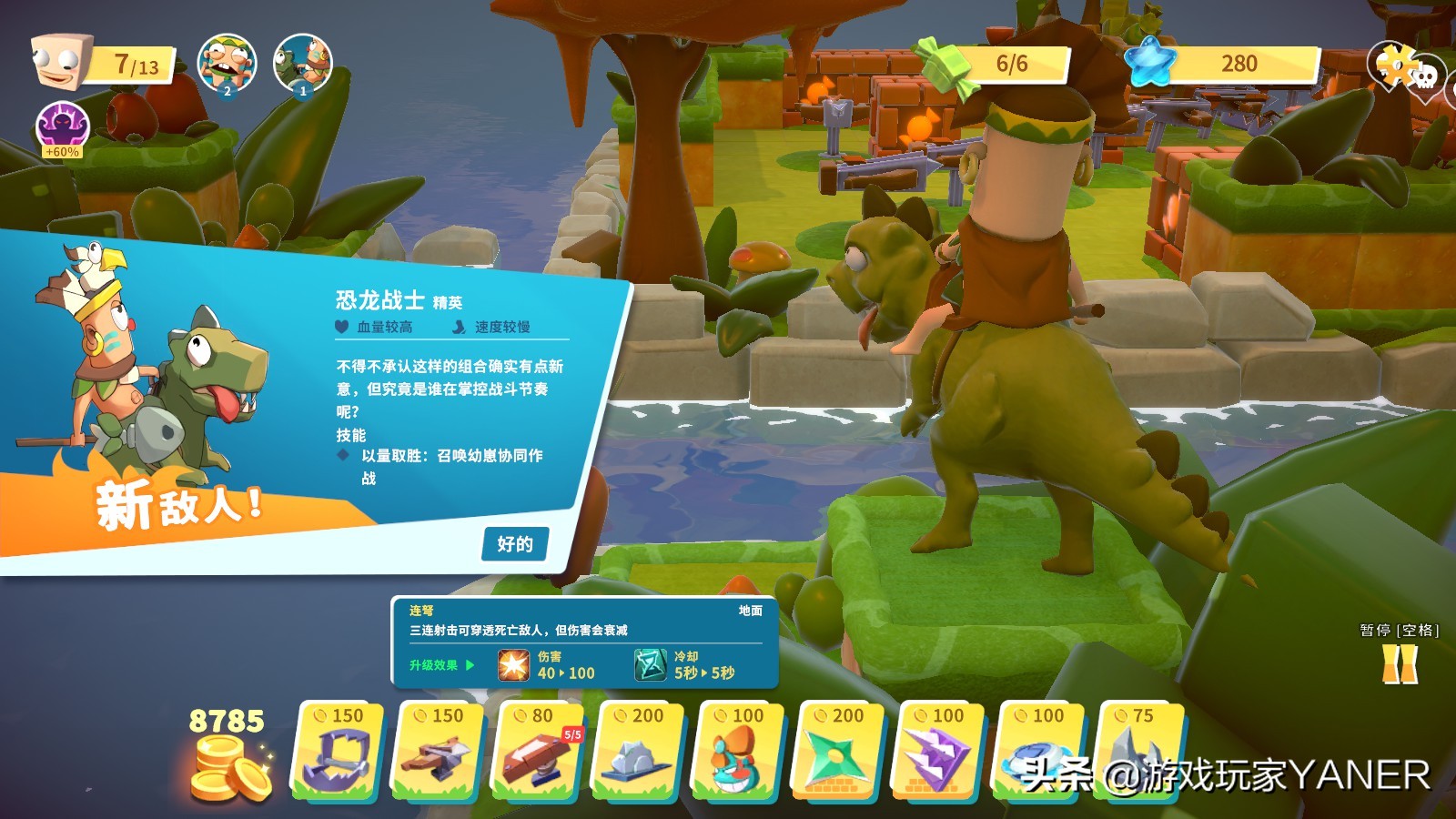Viewport: 1456px width, 819px height.
Task: Expand the 升级效果 upgrade details arrow
Action: (470, 664)
